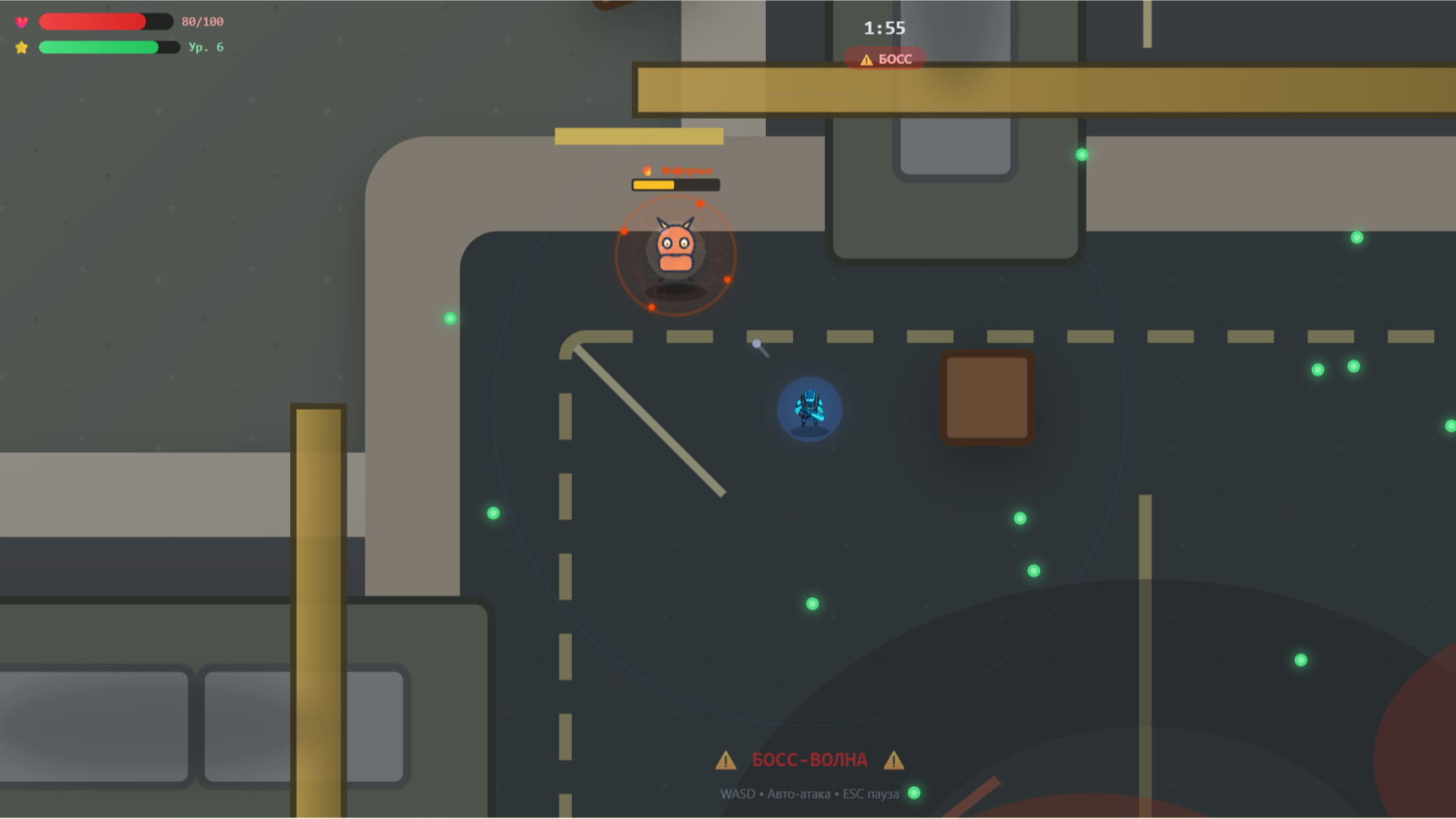1456x819 pixels.
Task: Click the red БОСС badge under the timer
Action: click(885, 59)
